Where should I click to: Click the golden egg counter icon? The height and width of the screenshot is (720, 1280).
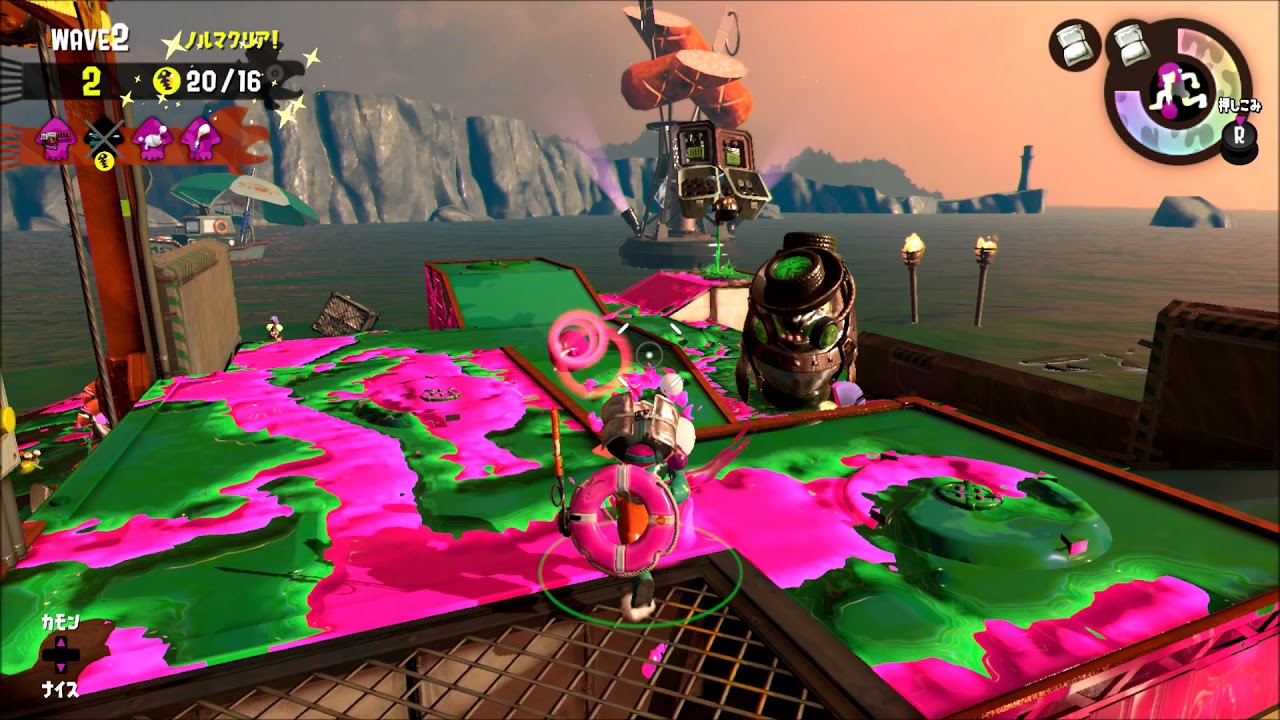165,81
